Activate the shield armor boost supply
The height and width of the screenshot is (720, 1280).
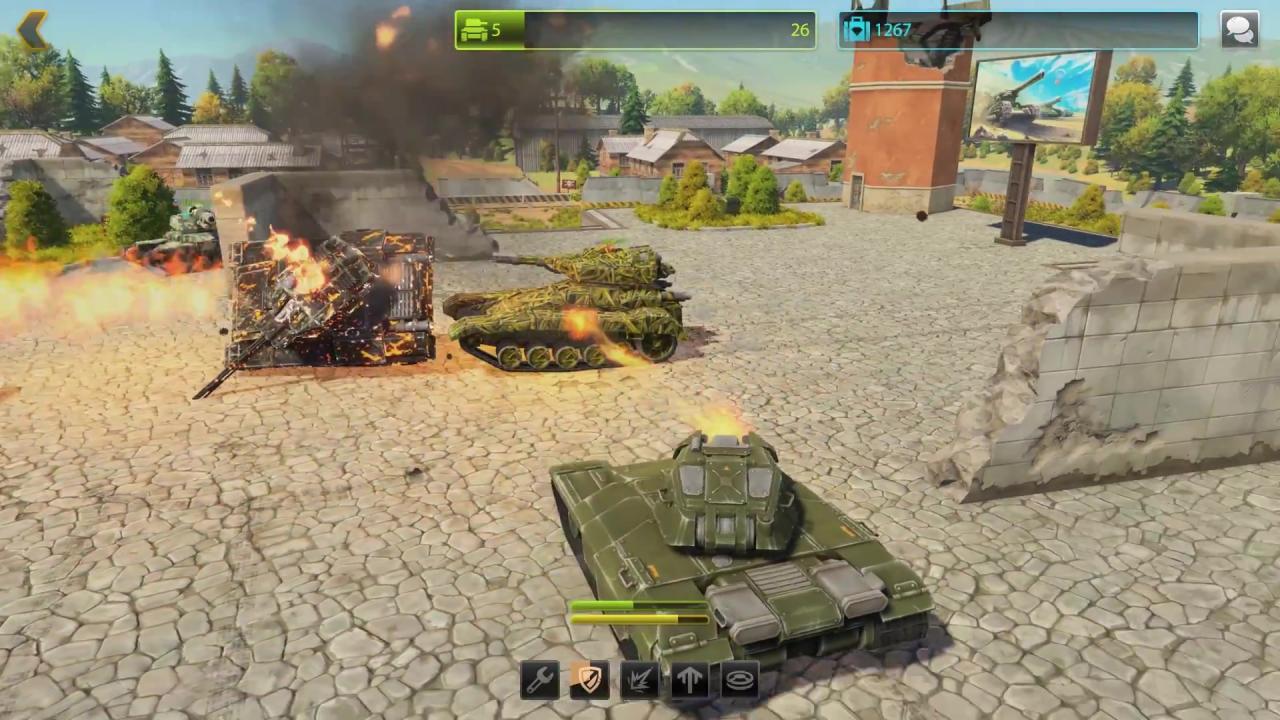click(590, 681)
